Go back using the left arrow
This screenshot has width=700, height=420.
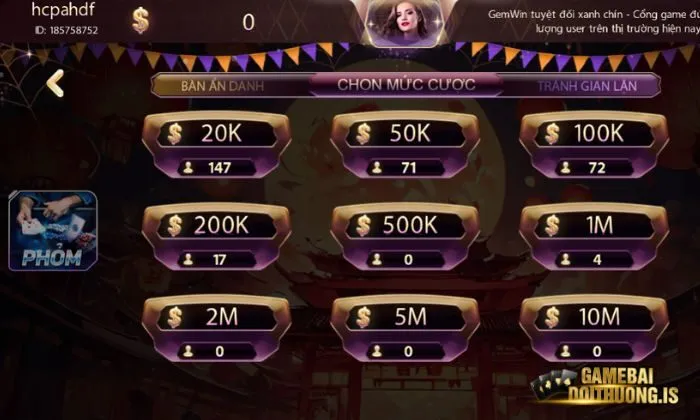(x=56, y=84)
